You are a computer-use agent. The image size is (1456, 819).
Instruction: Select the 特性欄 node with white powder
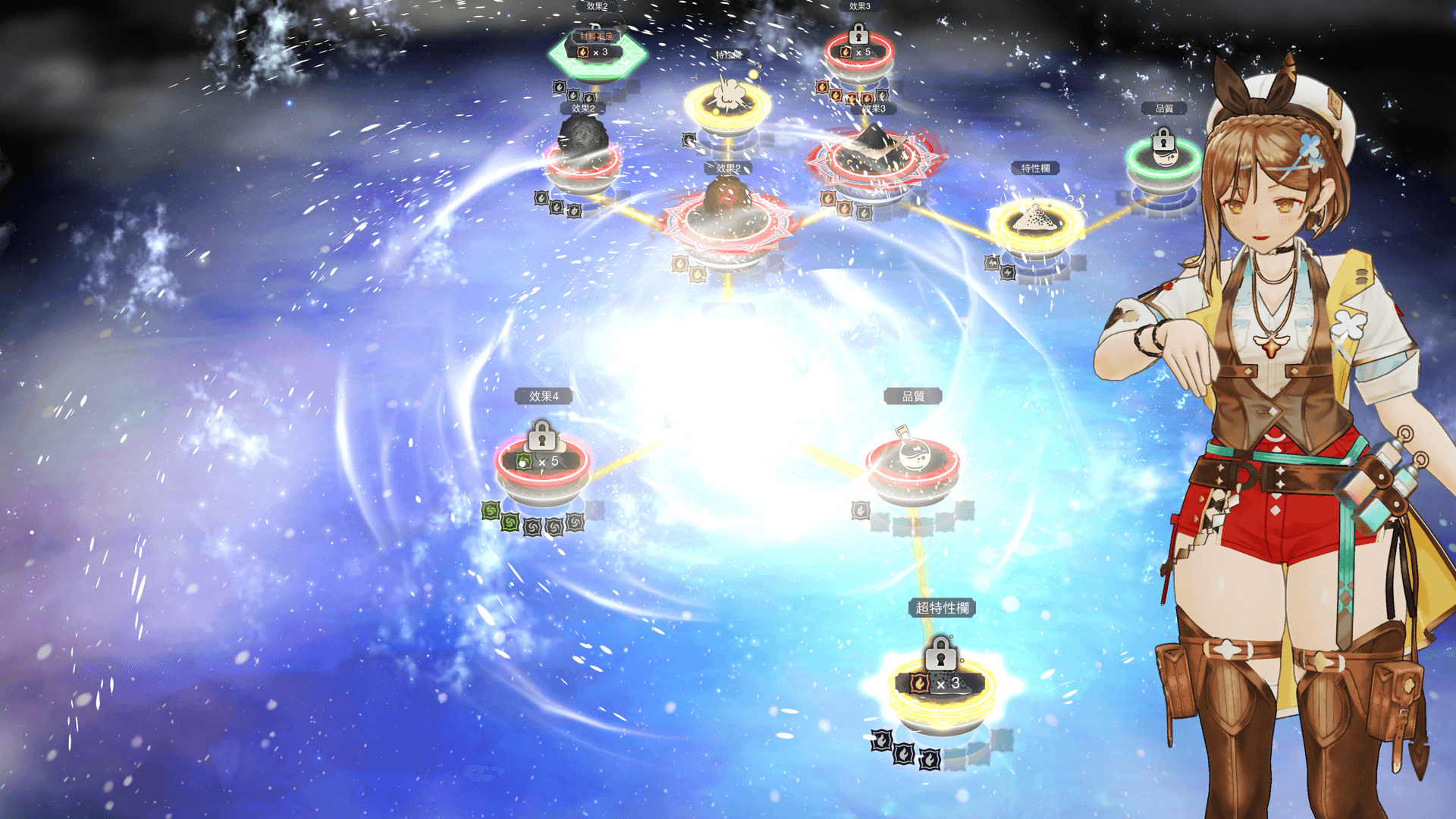(x=1036, y=222)
